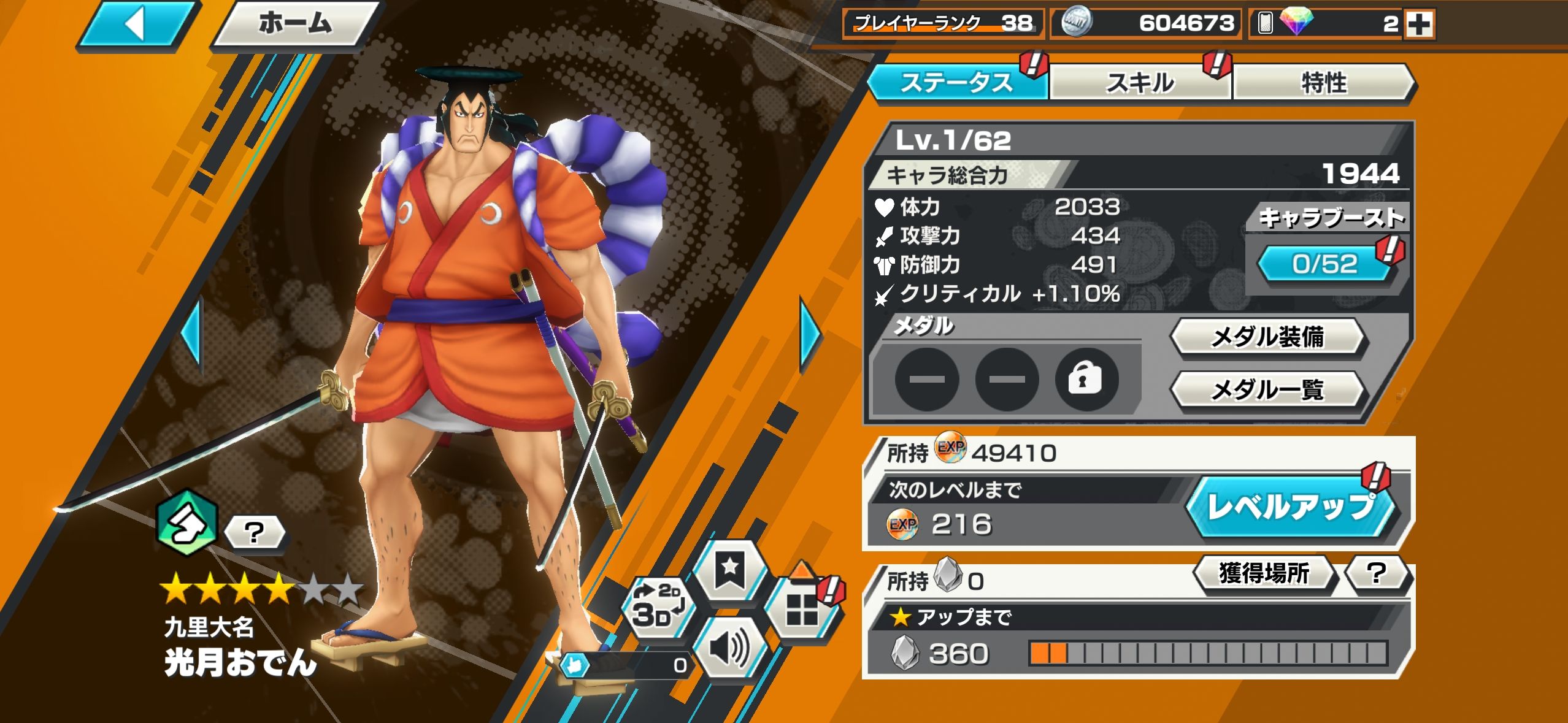Viewport: 1568px width, 723px height.
Task: View the メダル一覧 list
Action: [1267, 389]
